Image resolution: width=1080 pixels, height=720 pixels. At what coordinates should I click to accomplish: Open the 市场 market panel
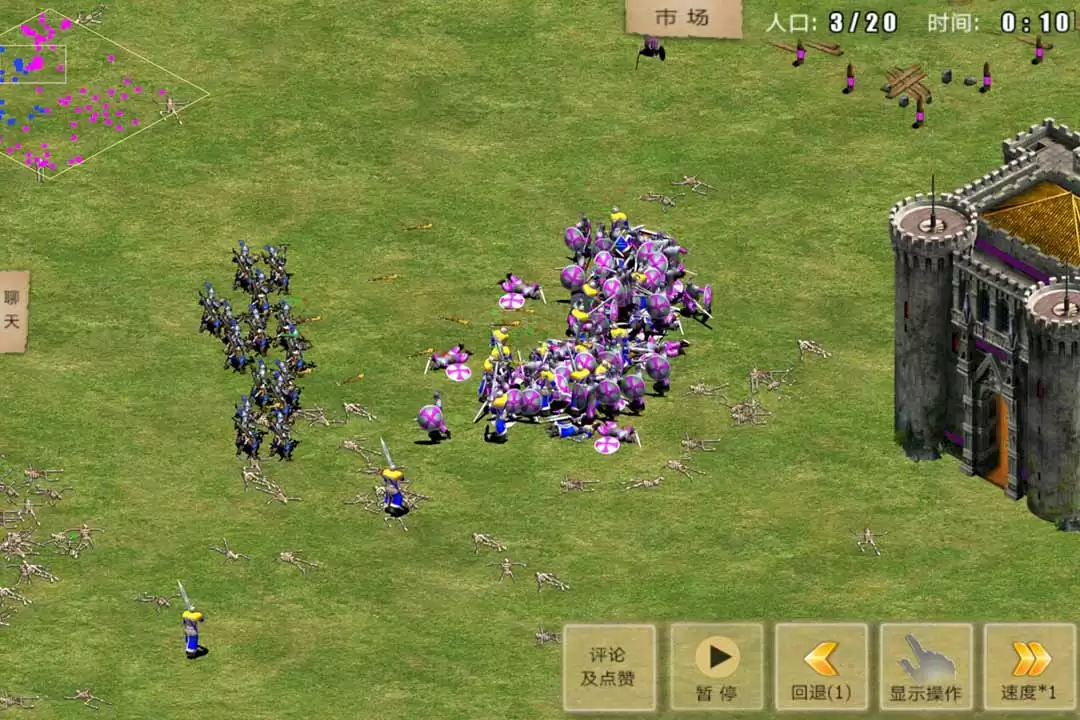[683, 17]
